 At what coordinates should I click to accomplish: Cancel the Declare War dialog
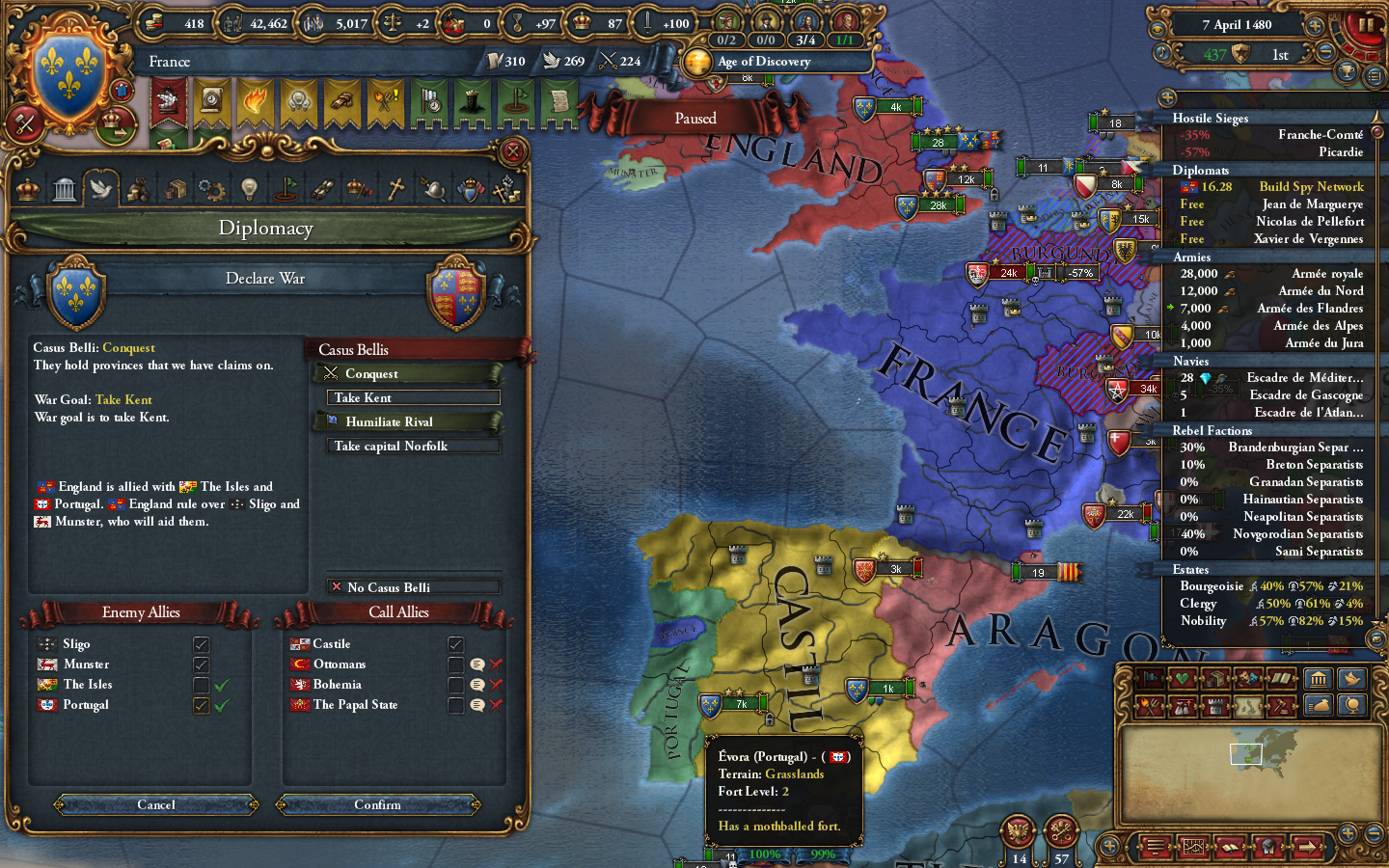[x=154, y=804]
